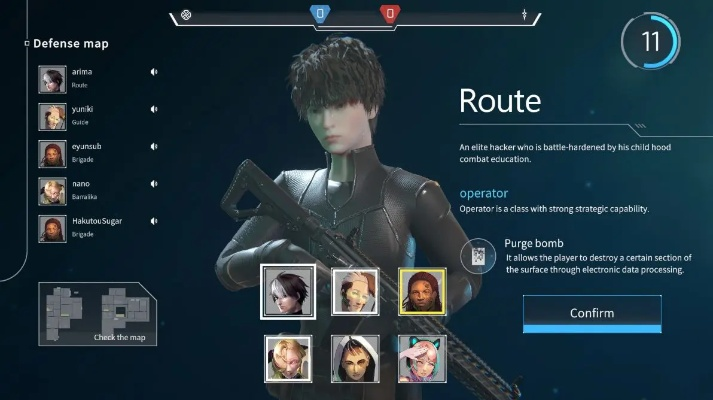The image size is (713, 400).
Task: Confirm the Route character selection
Action: [591, 313]
